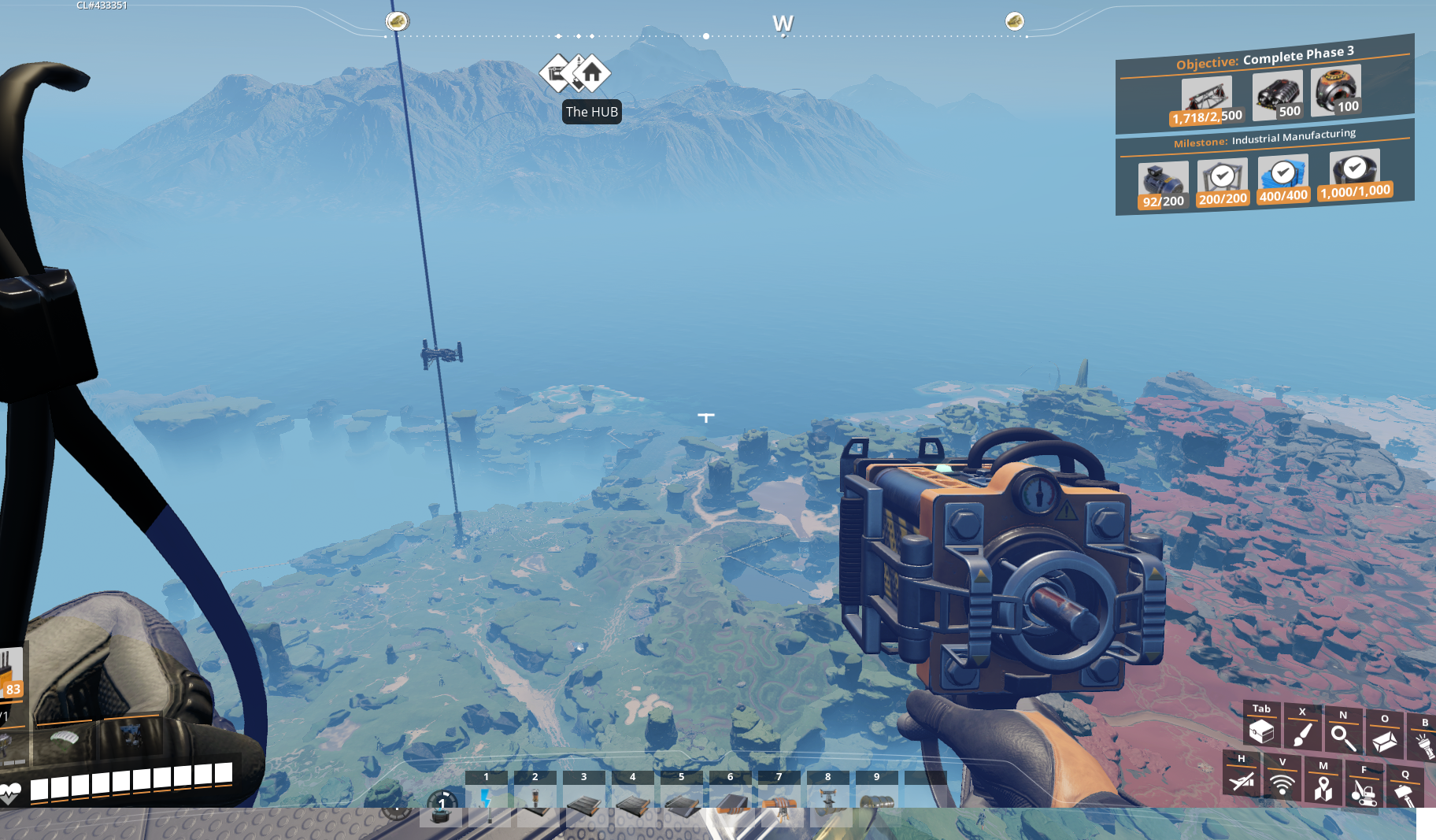Open the inventory chest shortcut
Image resolution: width=1436 pixels, height=840 pixels.
[1261, 731]
